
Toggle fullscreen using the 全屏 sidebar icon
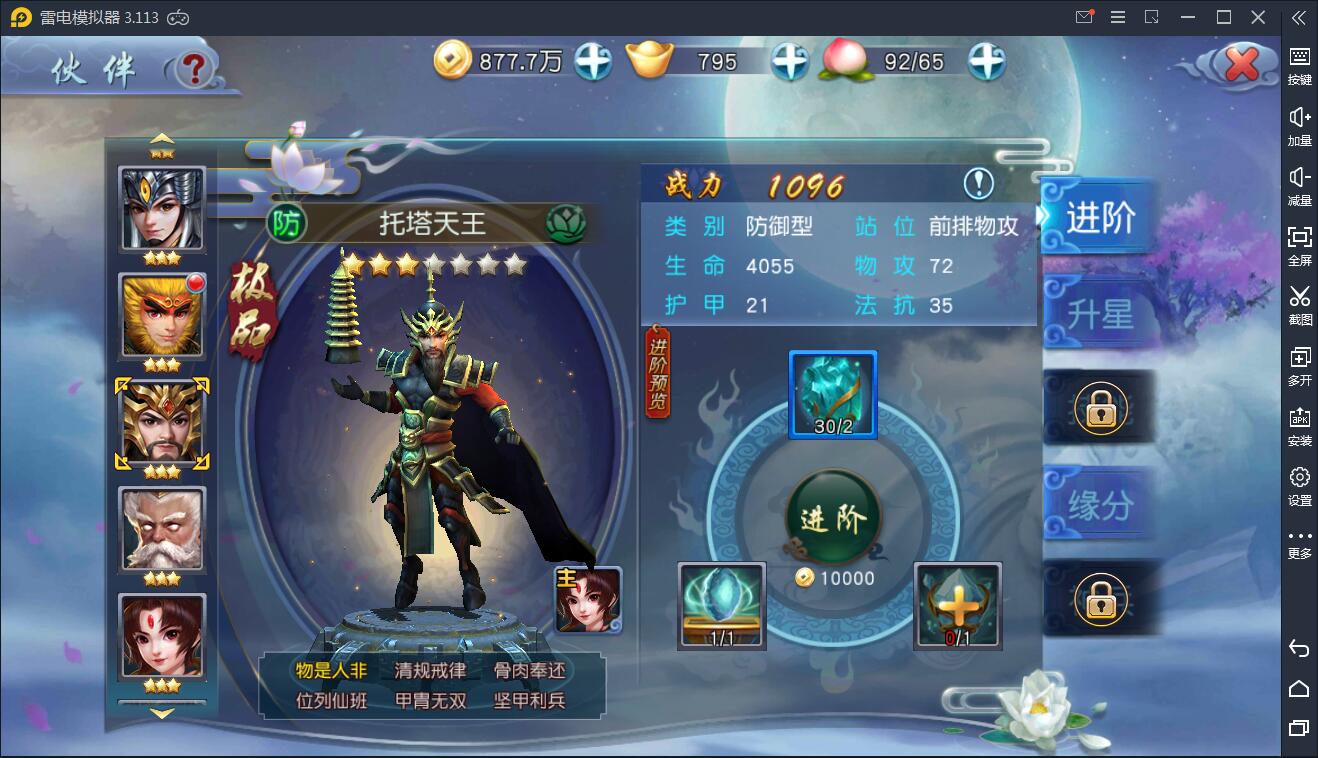pos(1299,247)
